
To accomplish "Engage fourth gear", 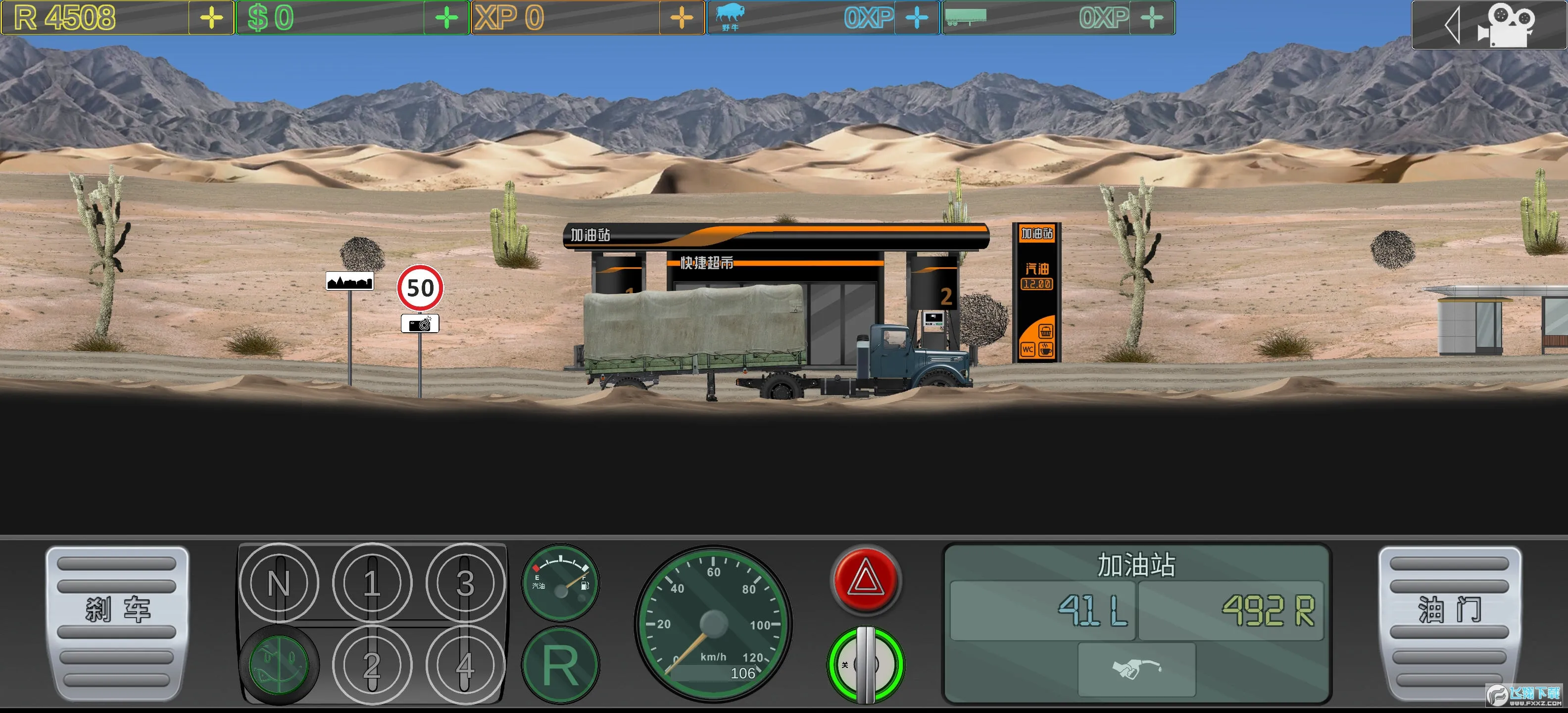I will [x=465, y=664].
